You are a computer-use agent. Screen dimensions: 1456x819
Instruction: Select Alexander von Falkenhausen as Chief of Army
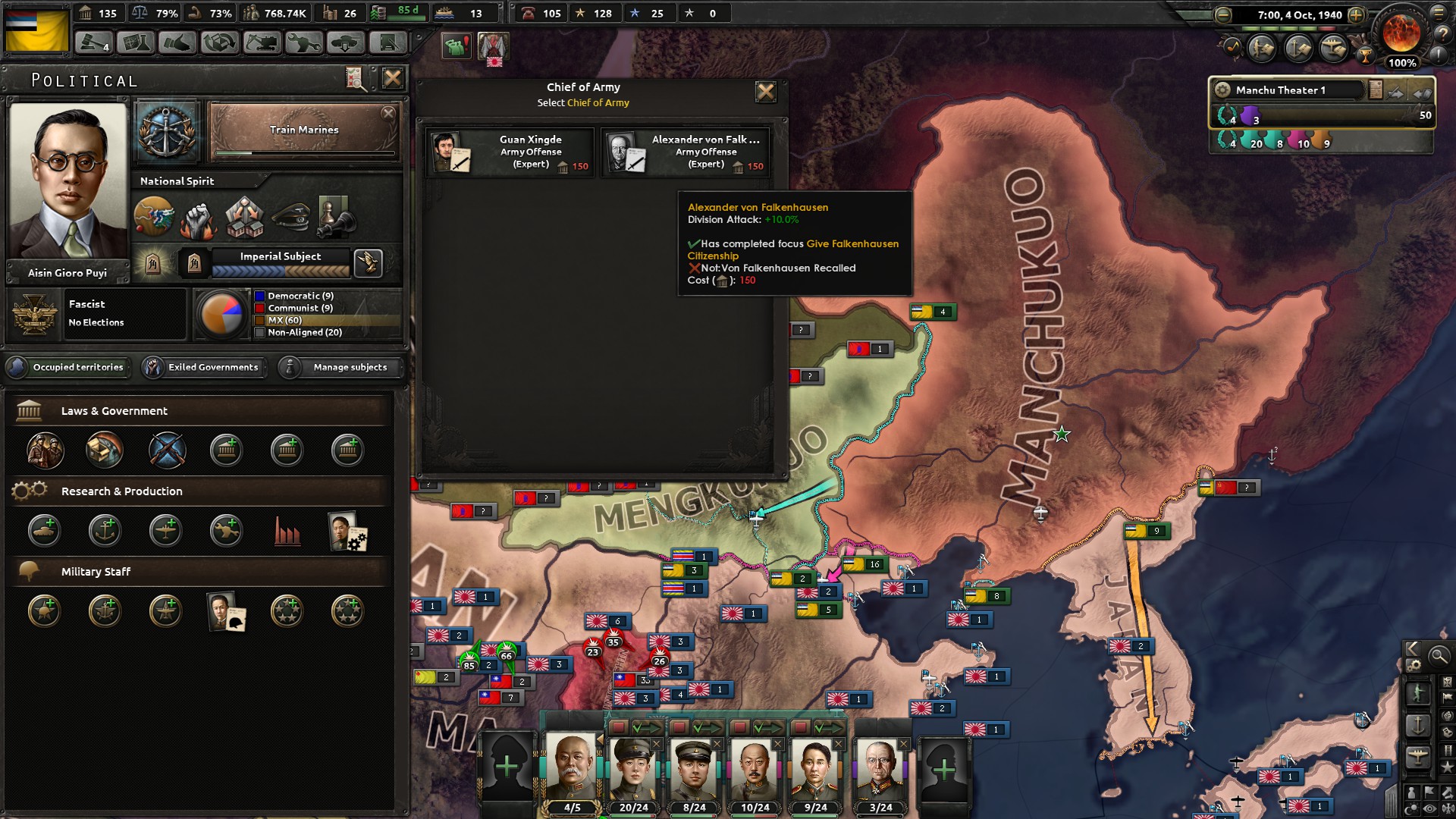(686, 152)
